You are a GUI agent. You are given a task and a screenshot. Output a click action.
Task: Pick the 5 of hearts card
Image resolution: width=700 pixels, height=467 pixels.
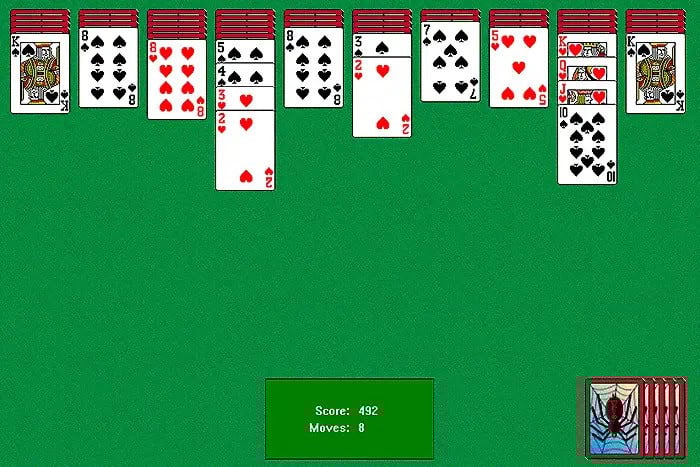518,71
